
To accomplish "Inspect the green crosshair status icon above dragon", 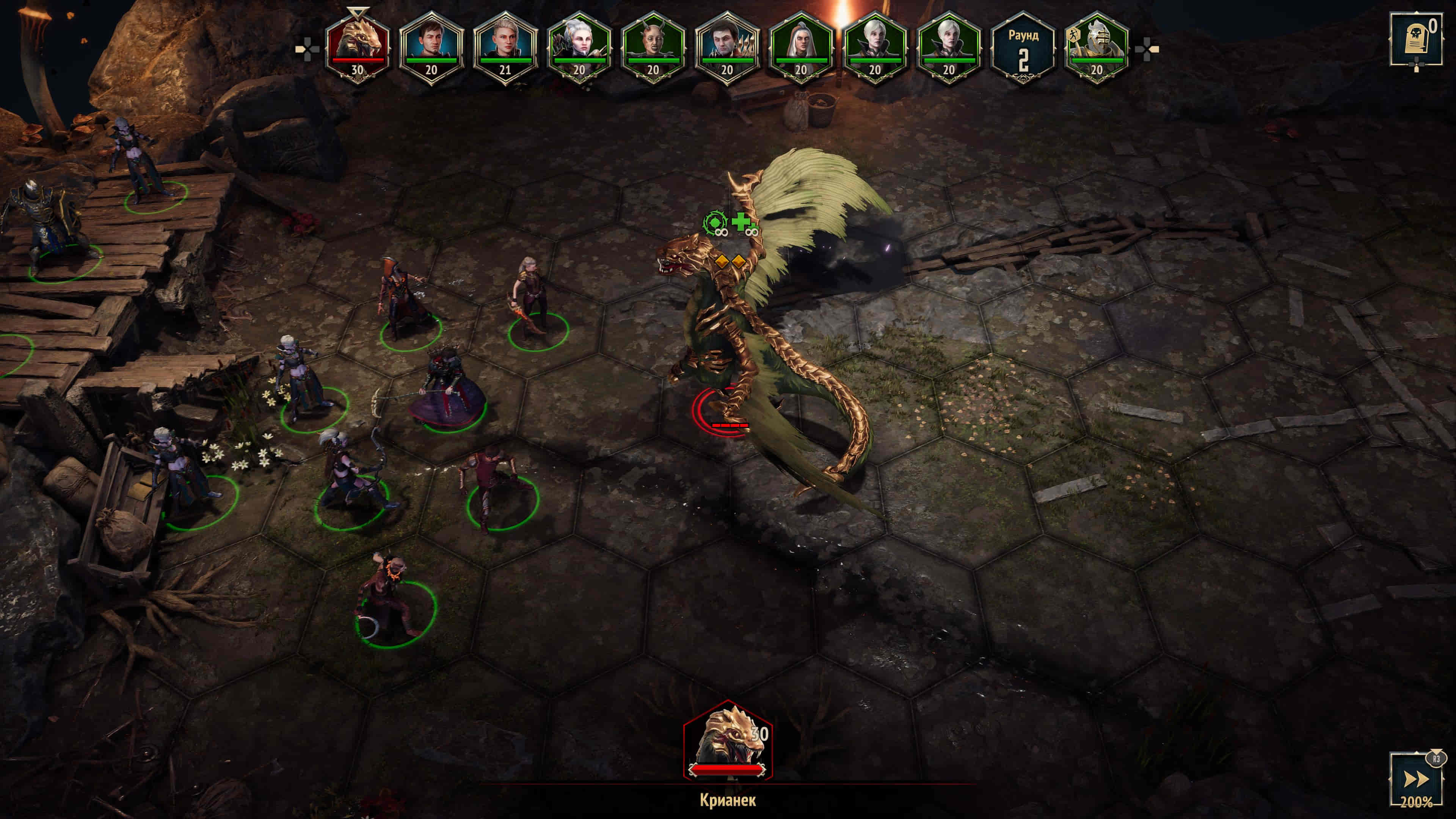I will click(x=714, y=221).
